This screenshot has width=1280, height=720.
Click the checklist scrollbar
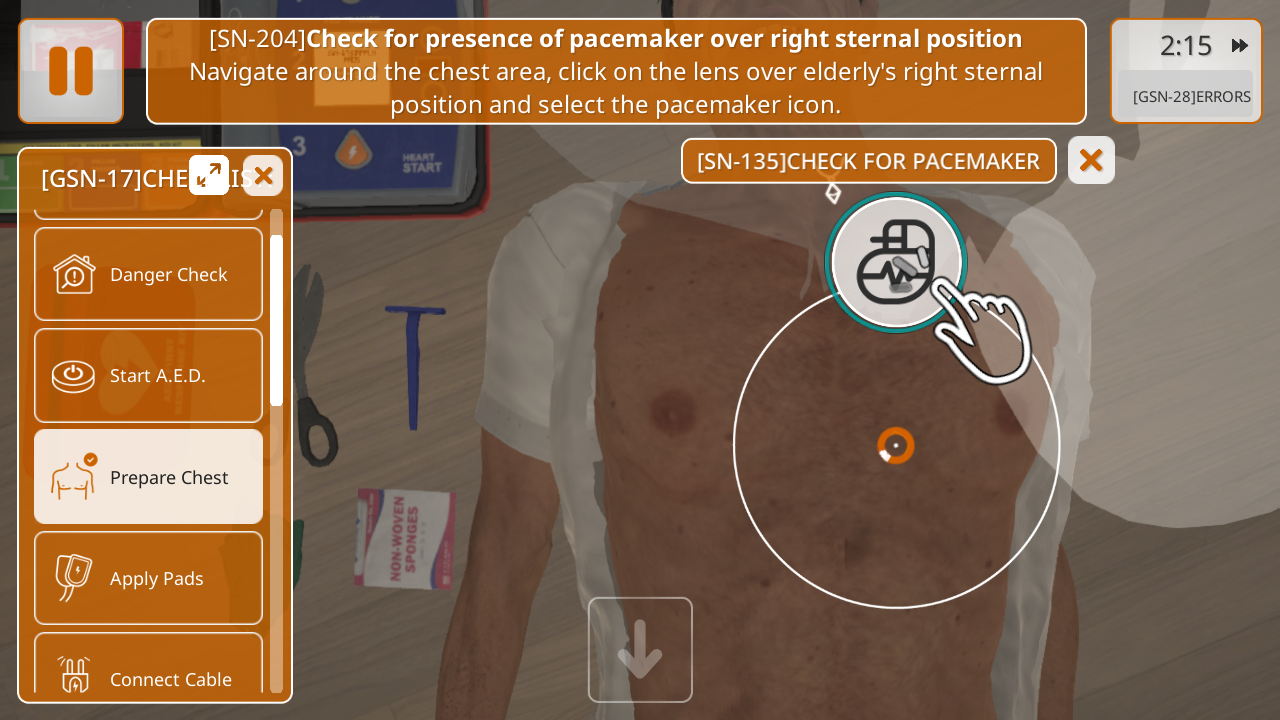pyautogui.click(x=276, y=320)
